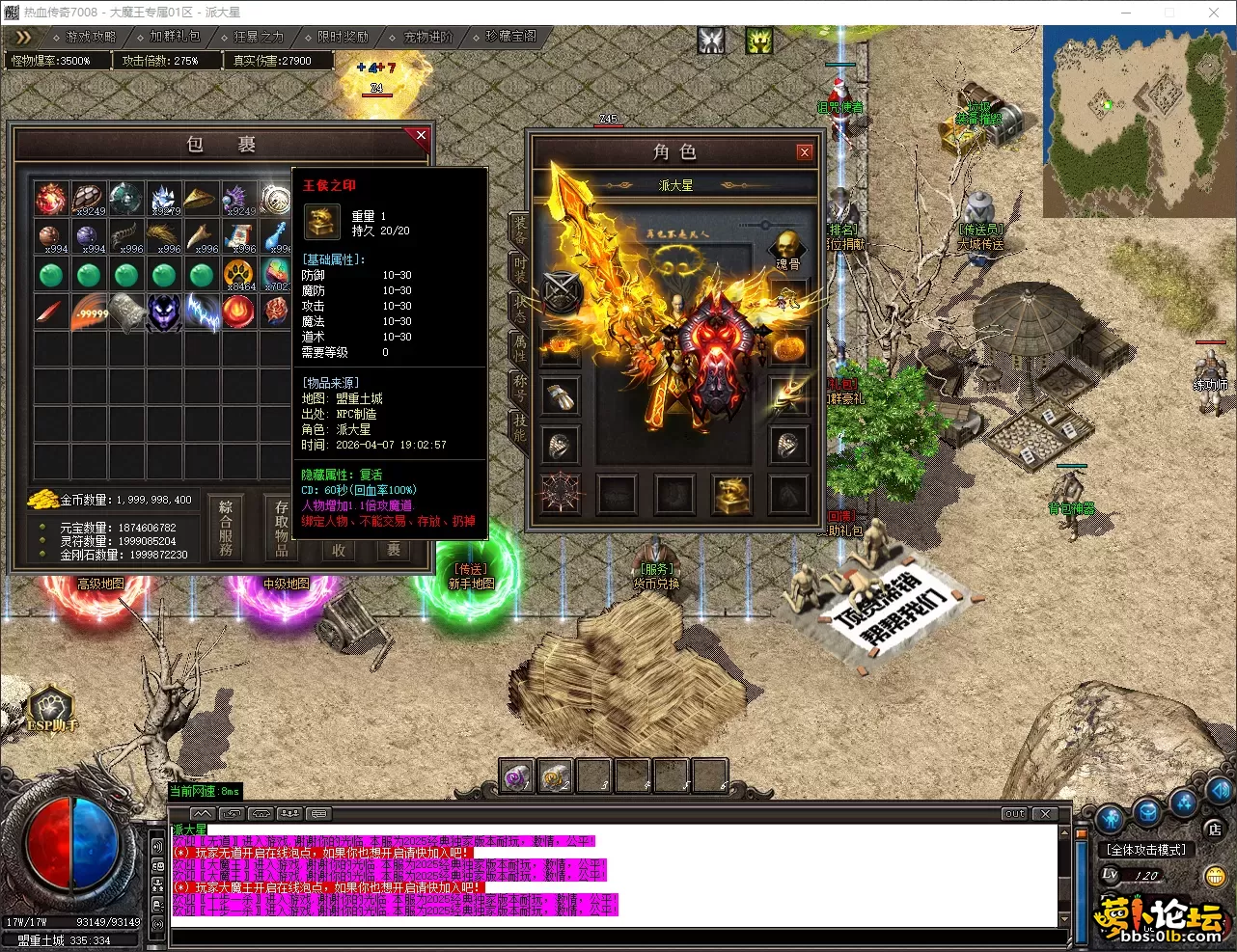This screenshot has width=1237, height=952.
Task: Select the 狂暴之力 top menu entry
Action: [x=259, y=37]
